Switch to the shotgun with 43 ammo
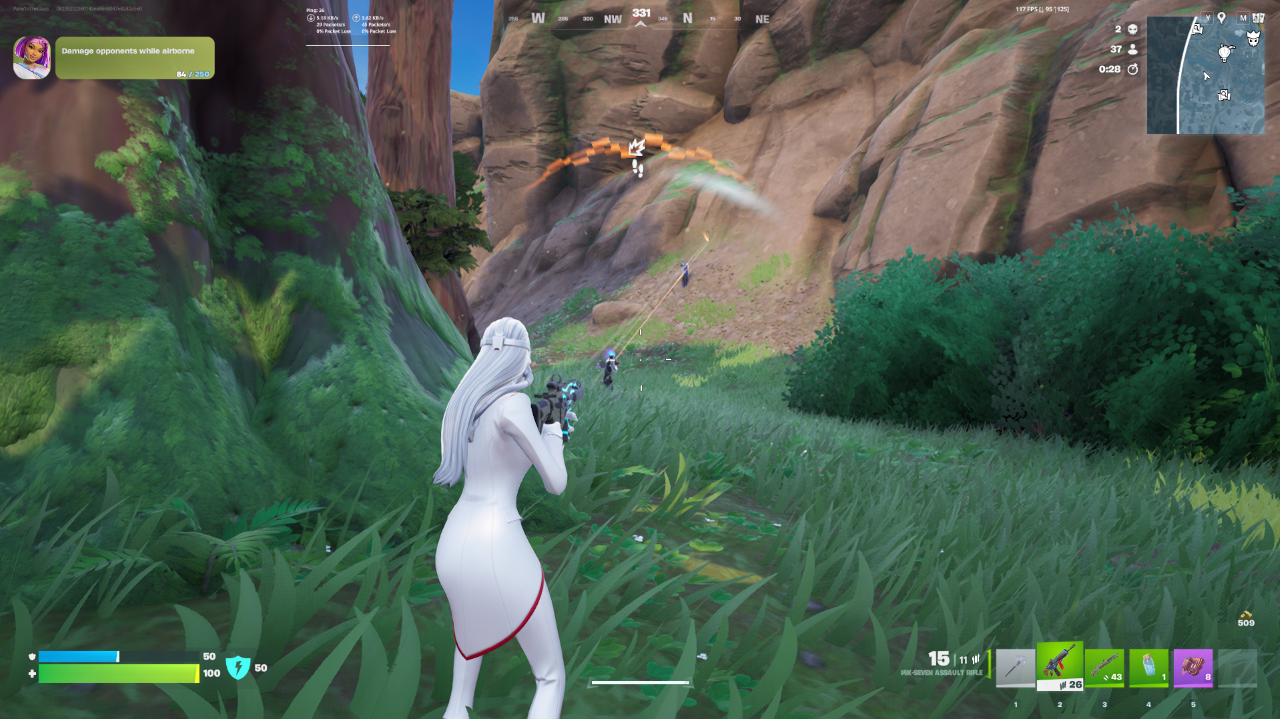 (x=1104, y=669)
